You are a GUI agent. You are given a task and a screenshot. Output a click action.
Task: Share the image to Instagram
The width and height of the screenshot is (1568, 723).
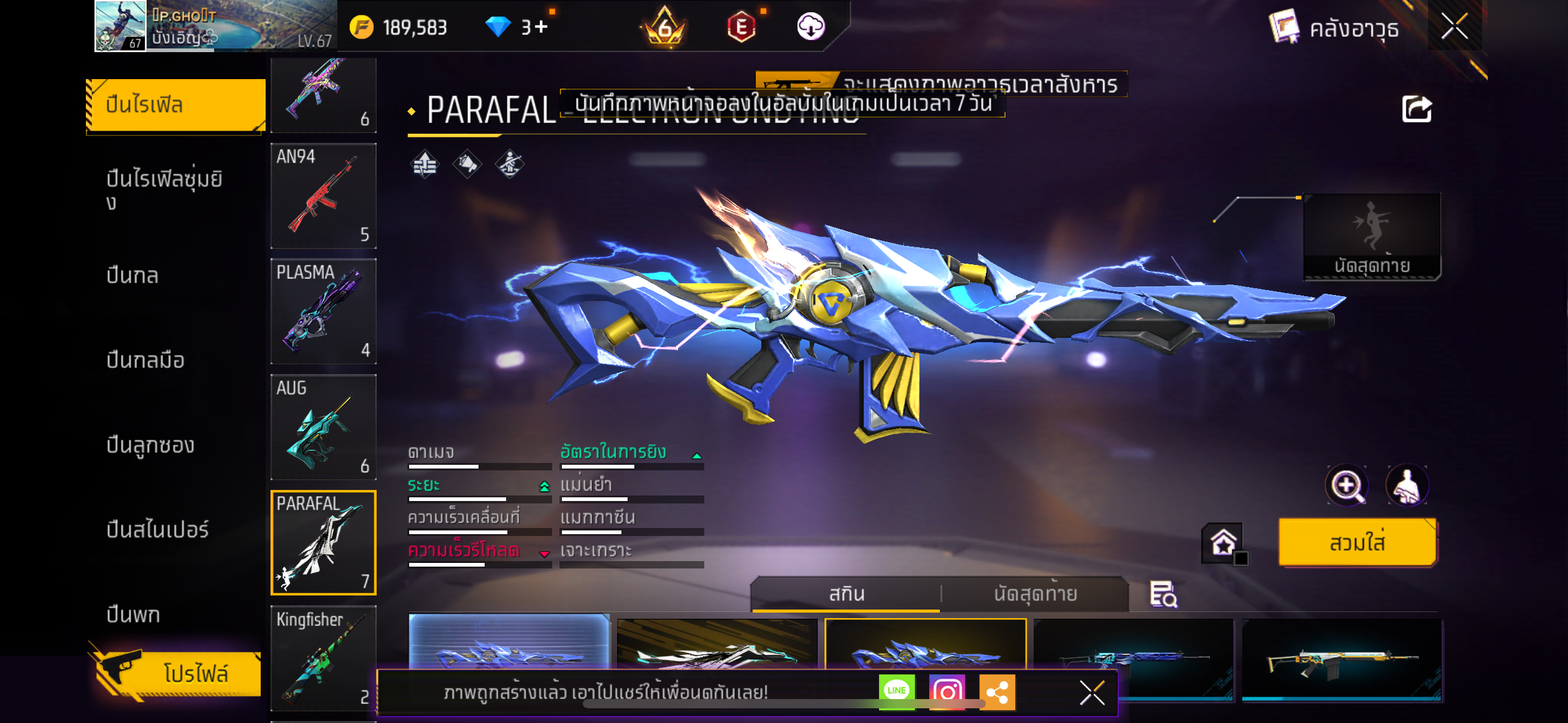(x=947, y=692)
